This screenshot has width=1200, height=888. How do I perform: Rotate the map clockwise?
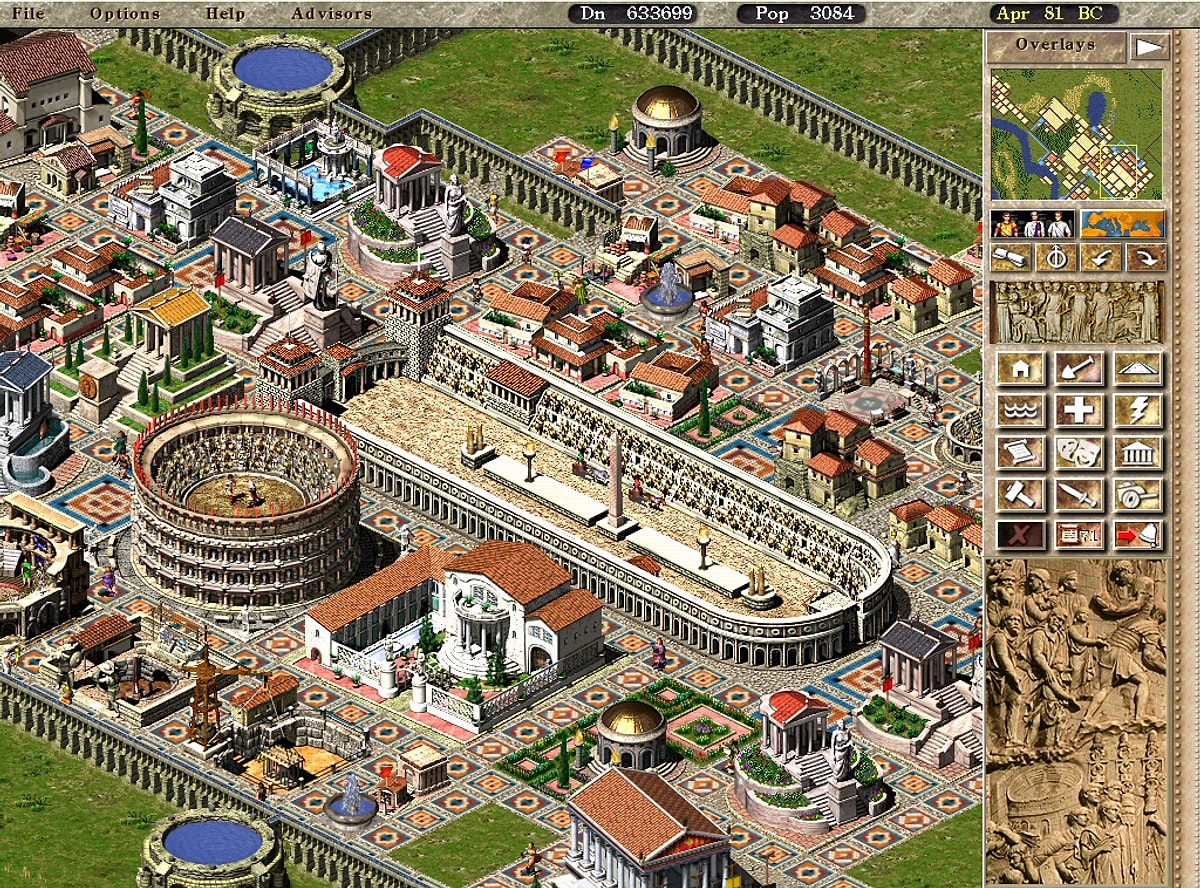coord(1145,258)
